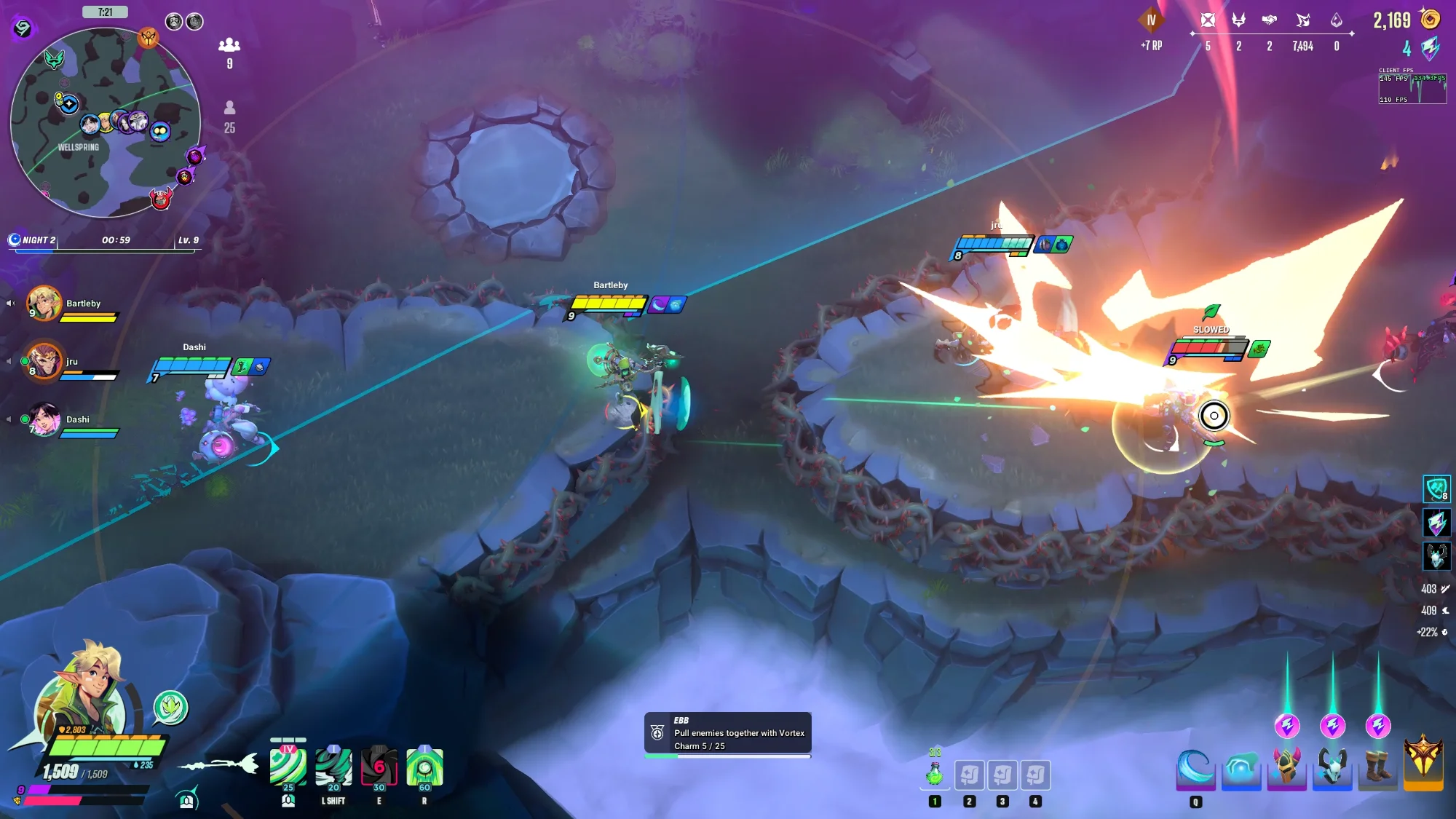Use the healing potion in slot 1
Viewport: 1456px width, 819px height.
934,775
